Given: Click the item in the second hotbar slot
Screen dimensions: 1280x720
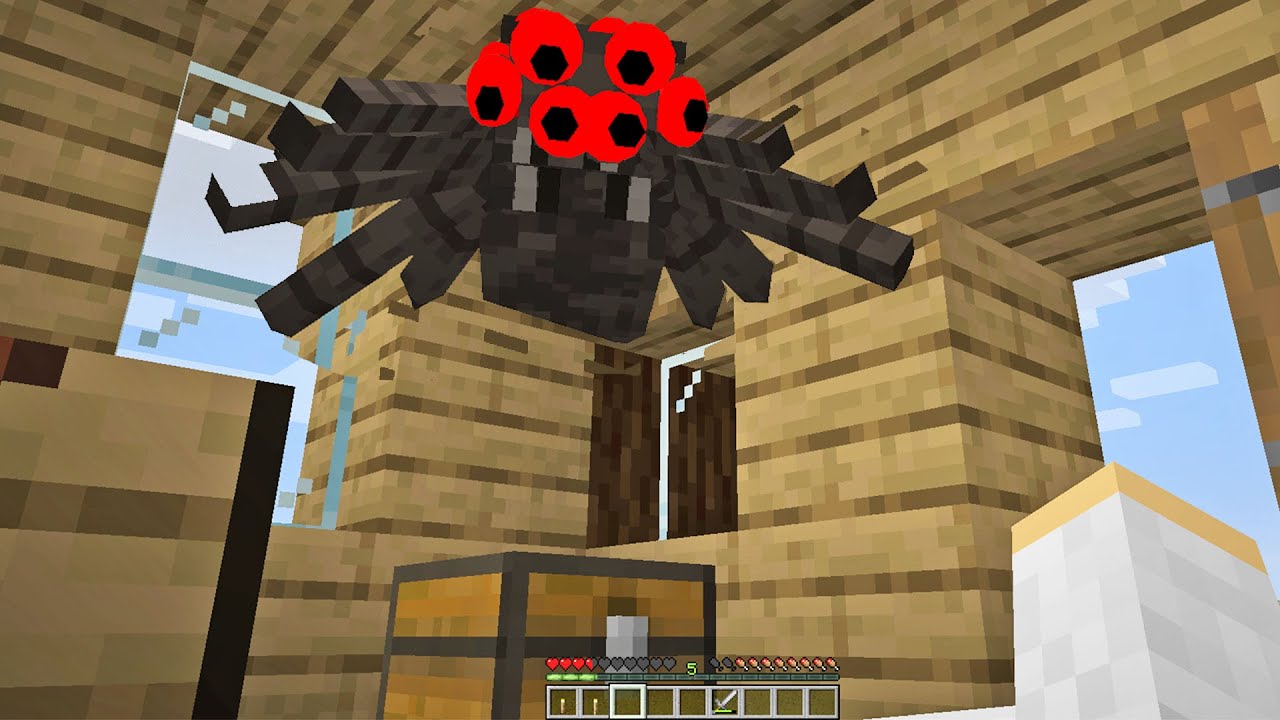Looking at the screenshot, I should click(x=596, y=700).
